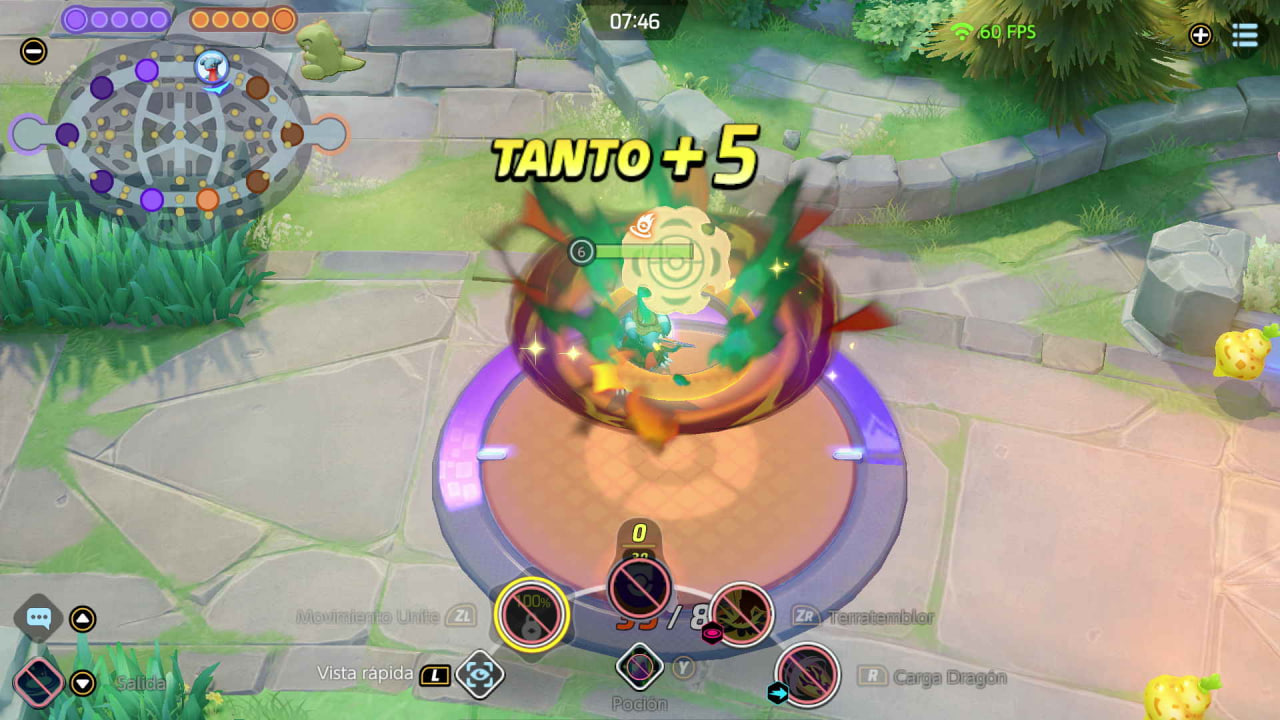Screen dimensions: 1280x720
Task: Click the plus button beside the menu
Action: (x=1200, y=35)
